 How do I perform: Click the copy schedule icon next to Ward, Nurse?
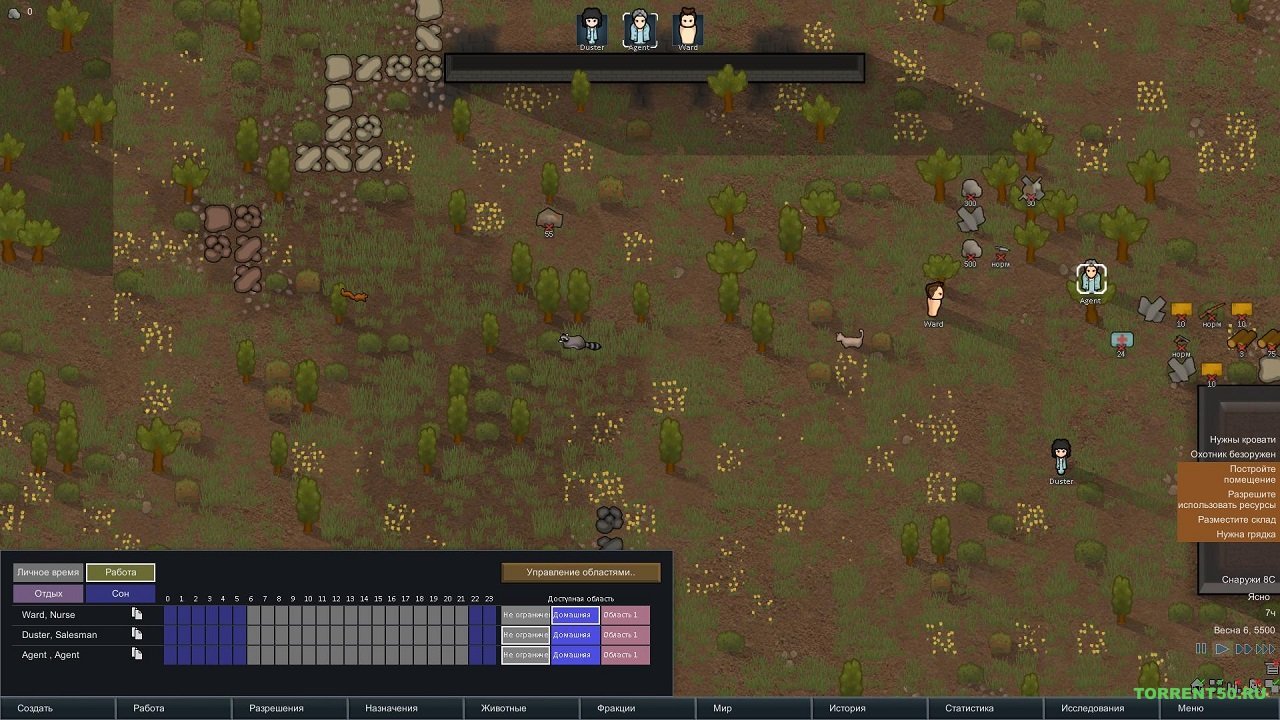tap(137, 614)
